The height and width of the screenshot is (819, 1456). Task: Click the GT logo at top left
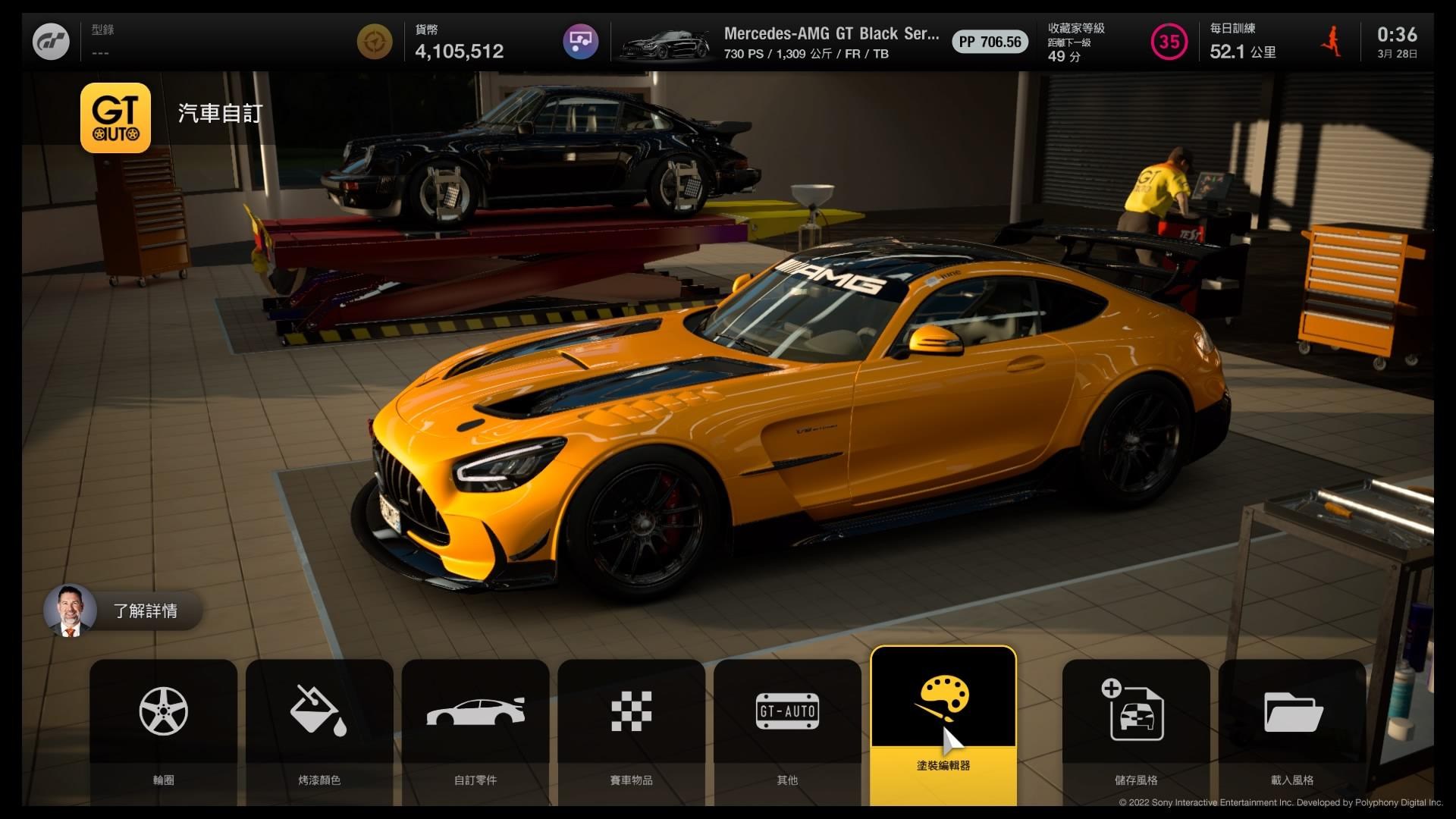52,42
